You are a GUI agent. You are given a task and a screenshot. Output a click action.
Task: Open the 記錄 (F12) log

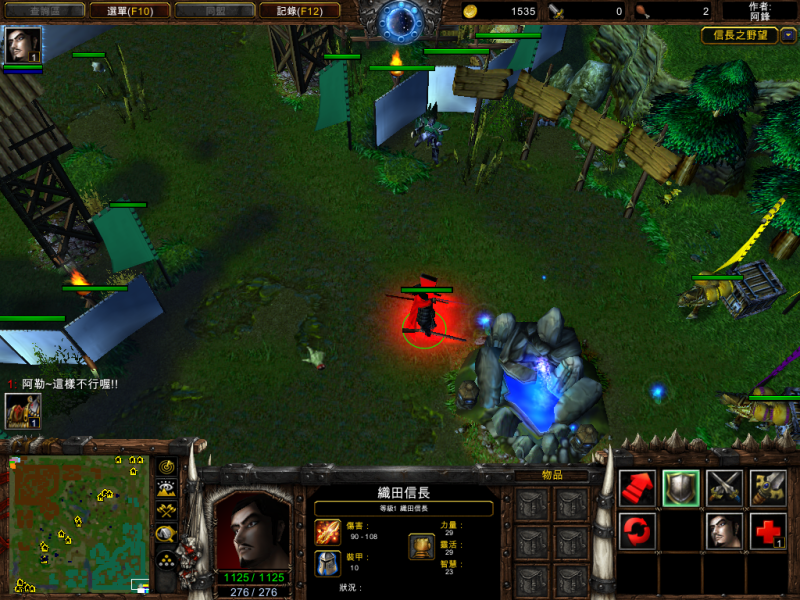[299, 11]
